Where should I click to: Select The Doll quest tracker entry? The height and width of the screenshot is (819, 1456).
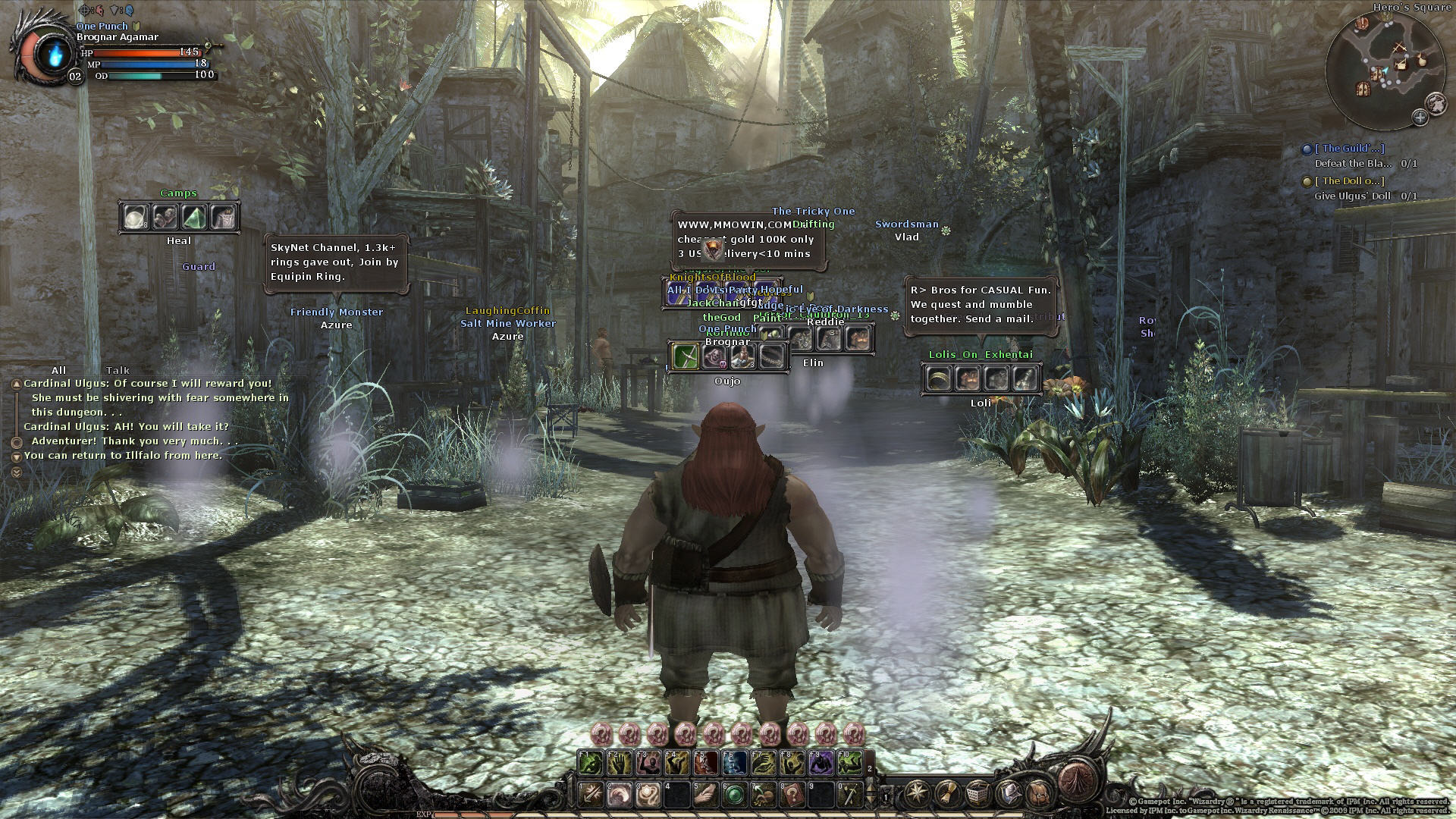pyautogui.click(x=1348, y=181)
